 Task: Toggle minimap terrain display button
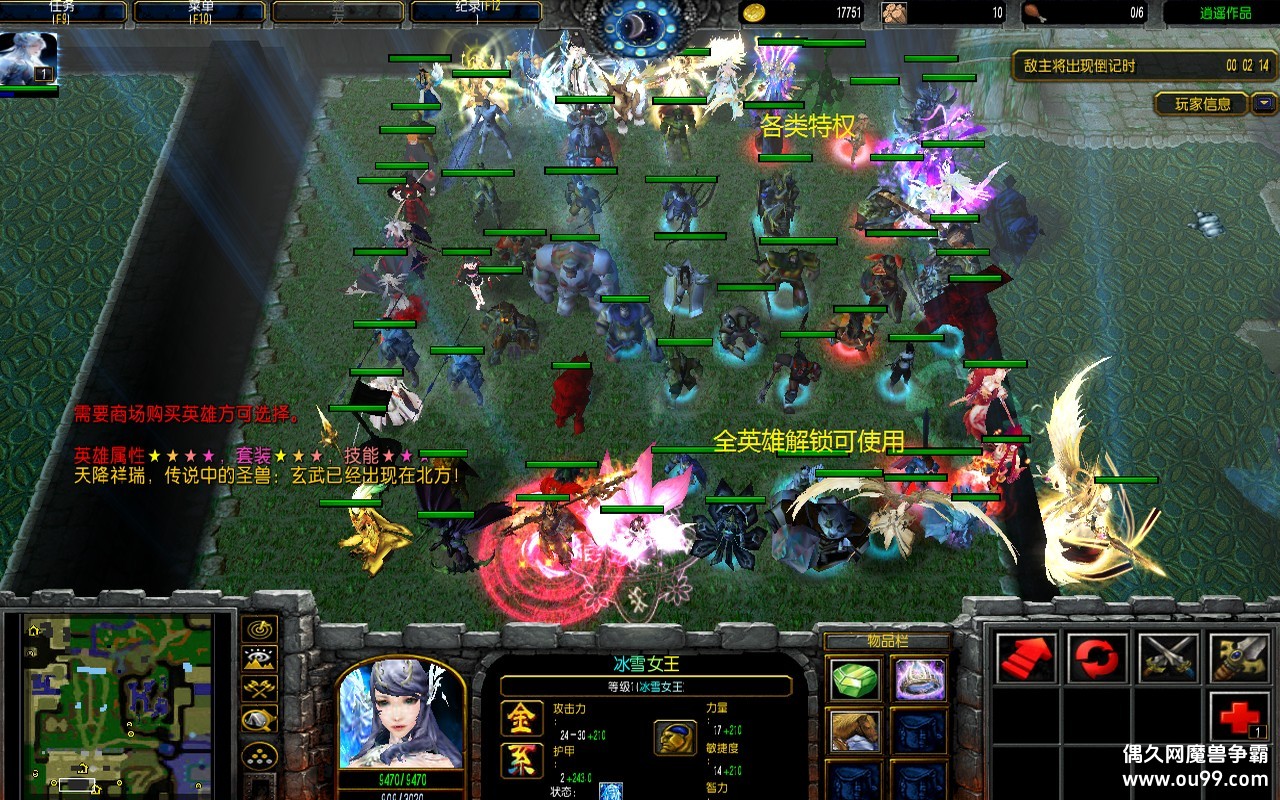(x=259, y=659)
